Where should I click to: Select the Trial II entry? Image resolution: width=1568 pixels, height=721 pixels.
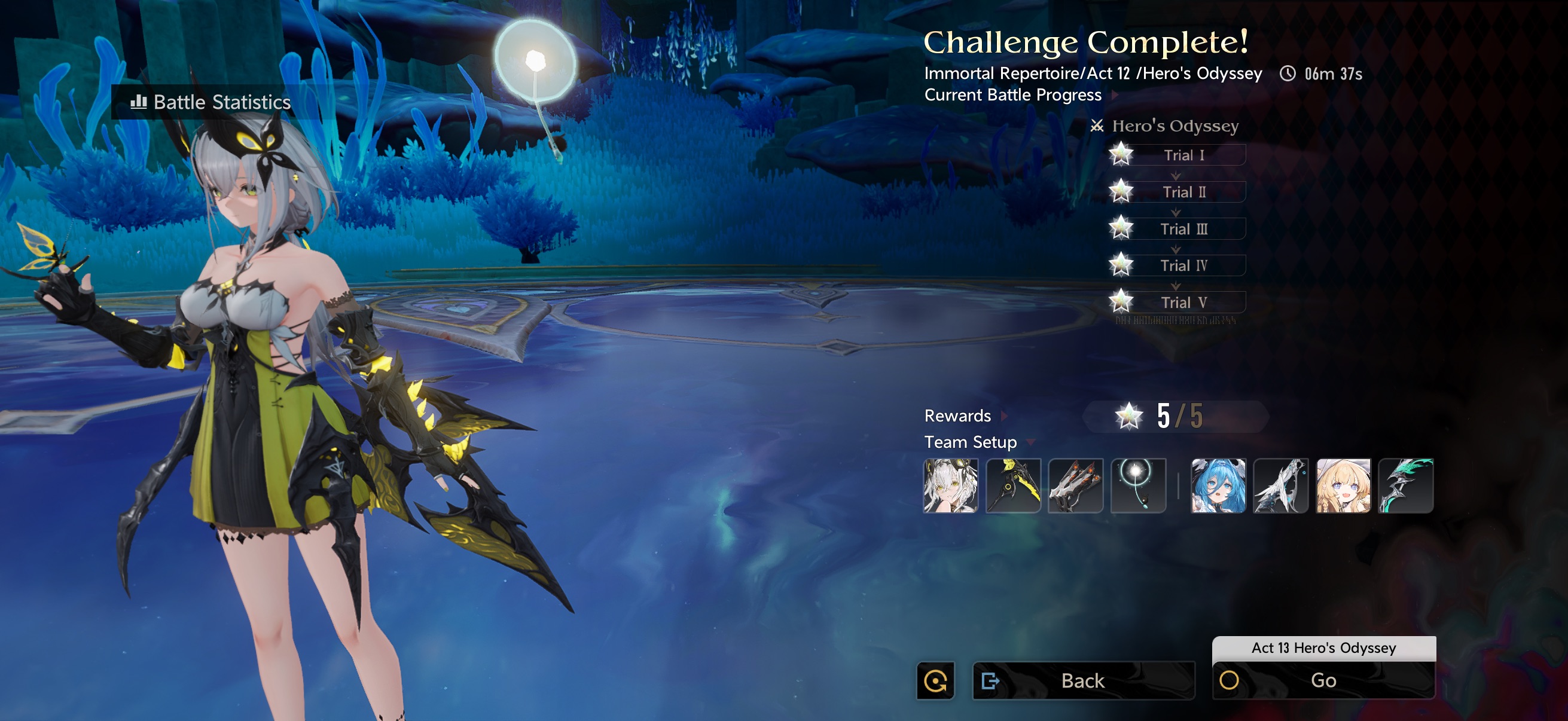point(1183,193)
